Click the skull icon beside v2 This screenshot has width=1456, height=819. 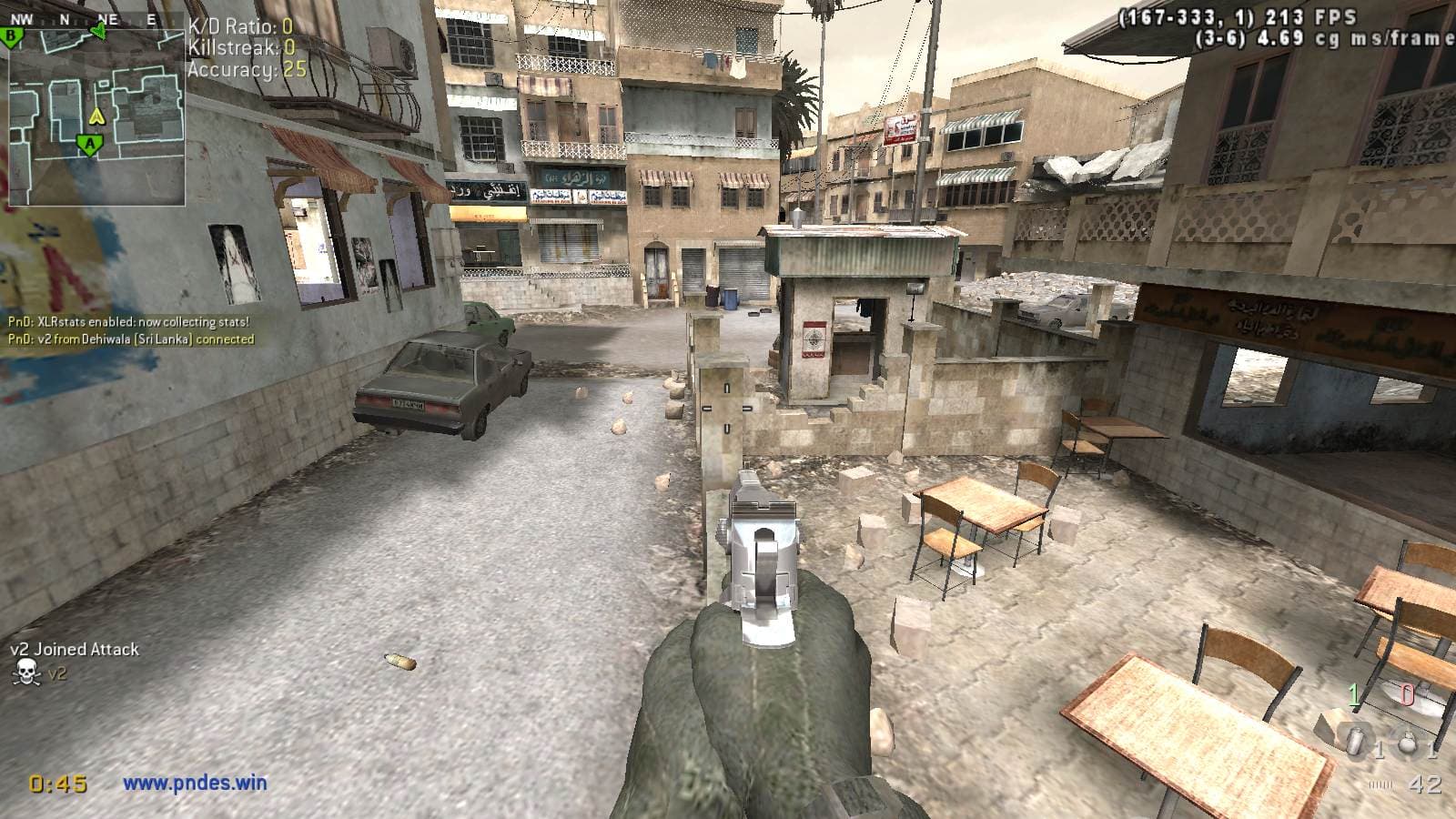point(26,673)
